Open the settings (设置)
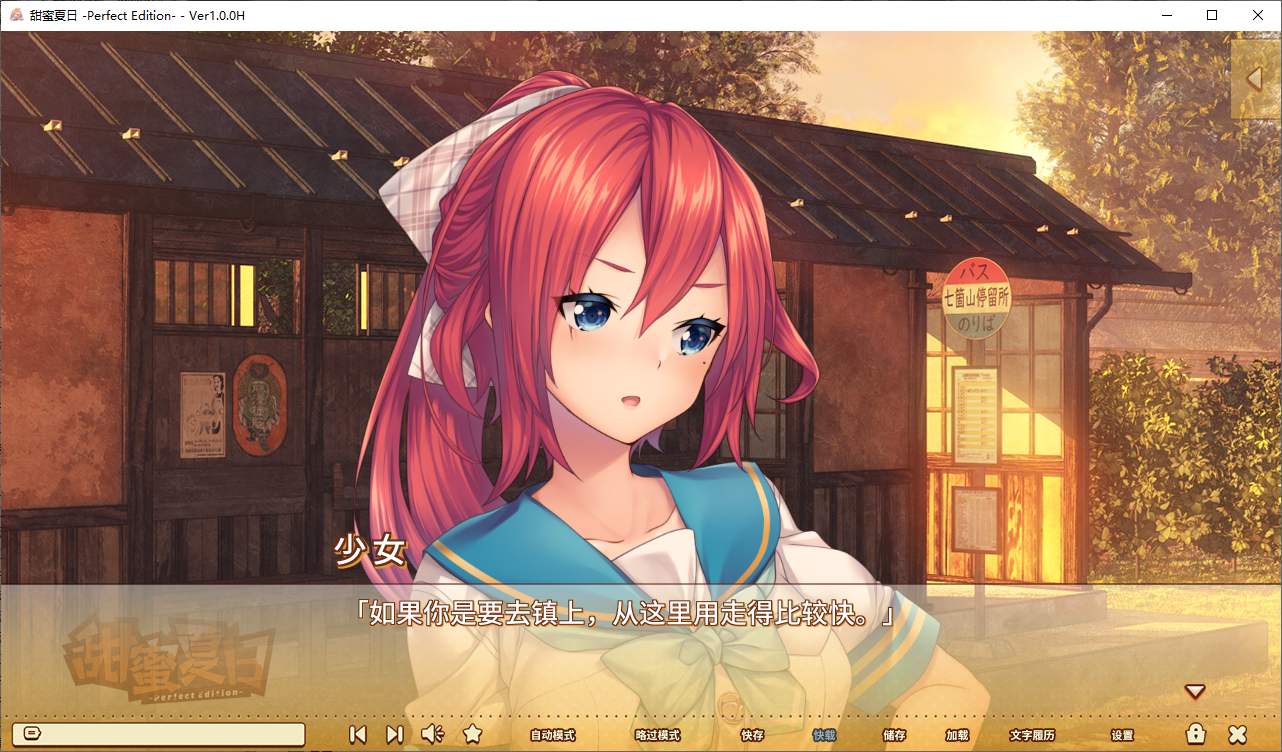The image size is (1282, 752). [x=1122, y=735]
